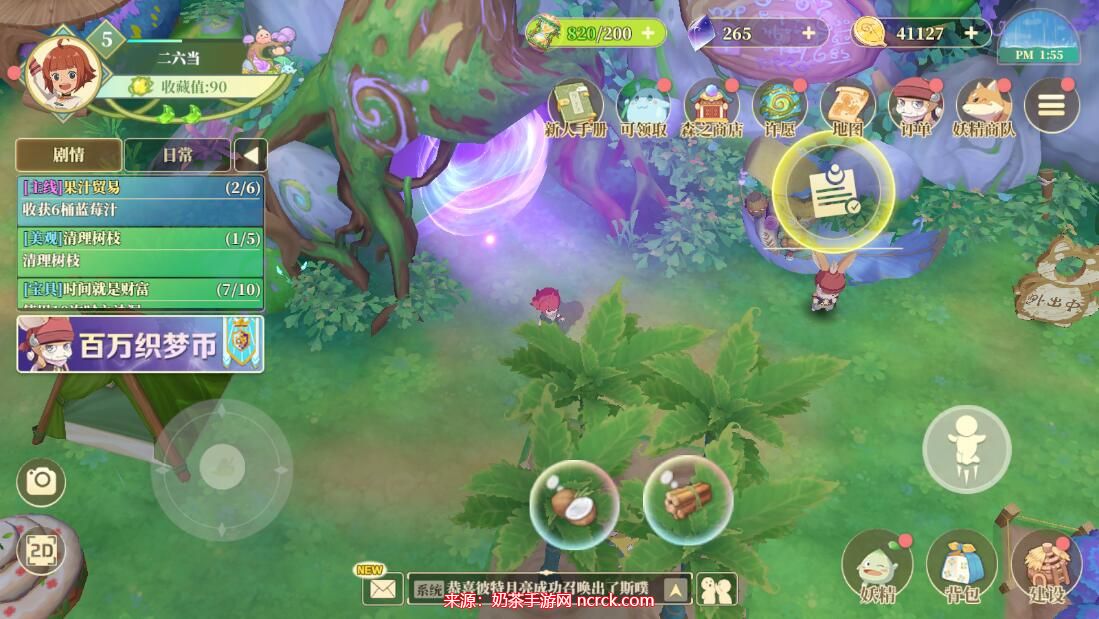The height and width of the screenshot is (619, 1099).
Task: Collapse the quest panel with the arrow
Action: [250, 155]
